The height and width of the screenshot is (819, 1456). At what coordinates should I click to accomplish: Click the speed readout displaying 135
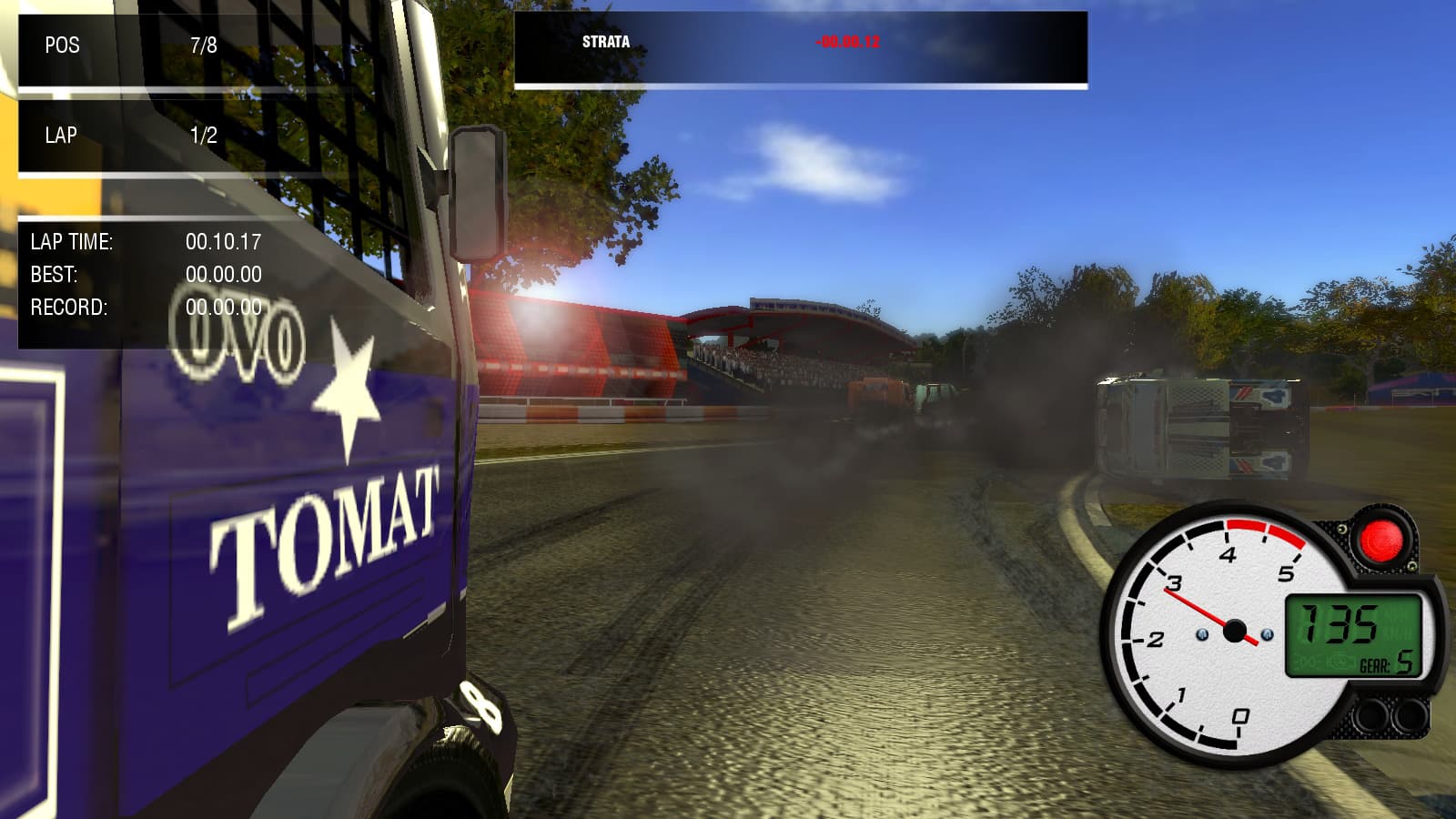tap(1338, 624)
